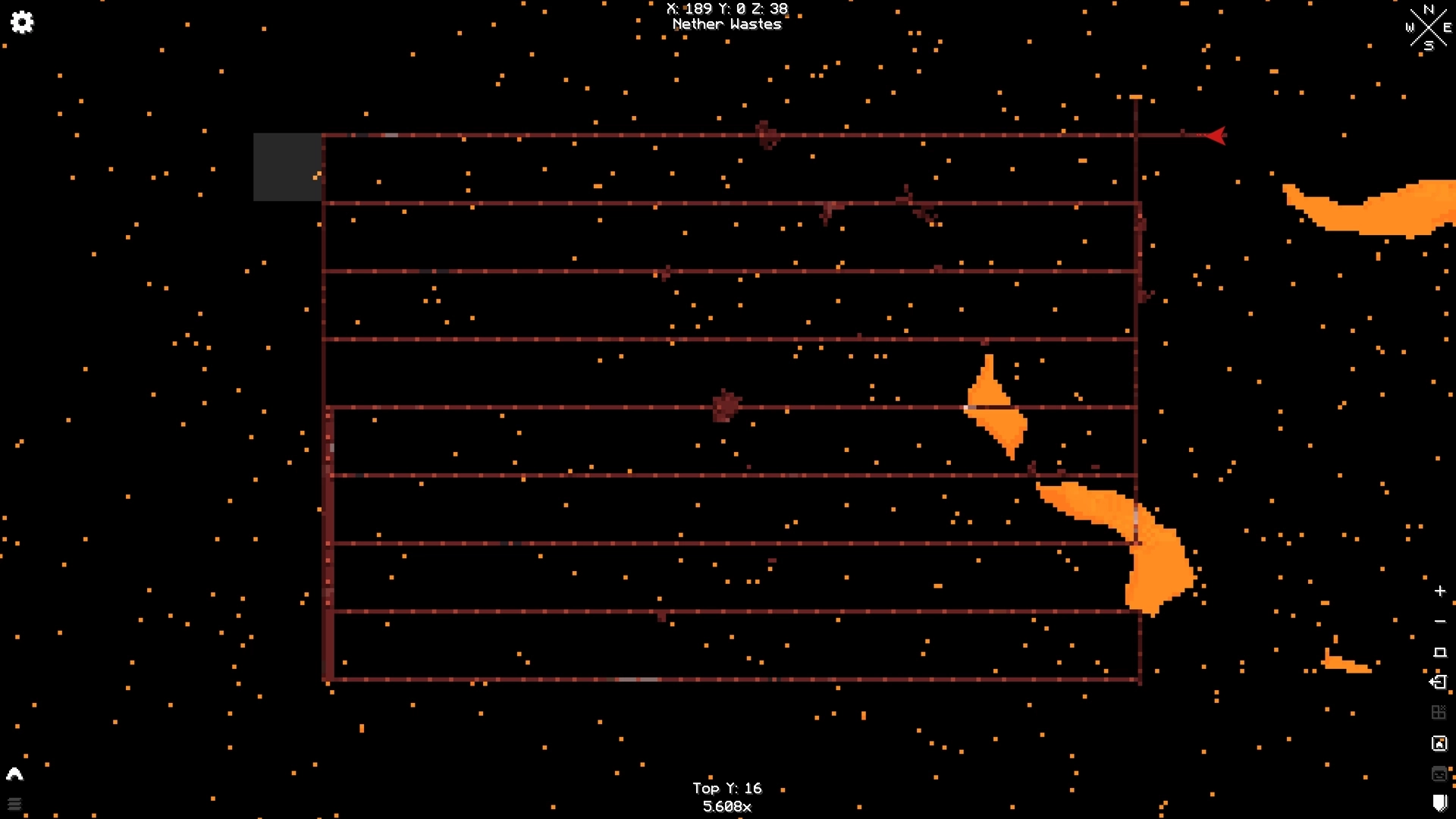
Task: Expand the hamburger menu at bottom left
Action: (15, 804)
